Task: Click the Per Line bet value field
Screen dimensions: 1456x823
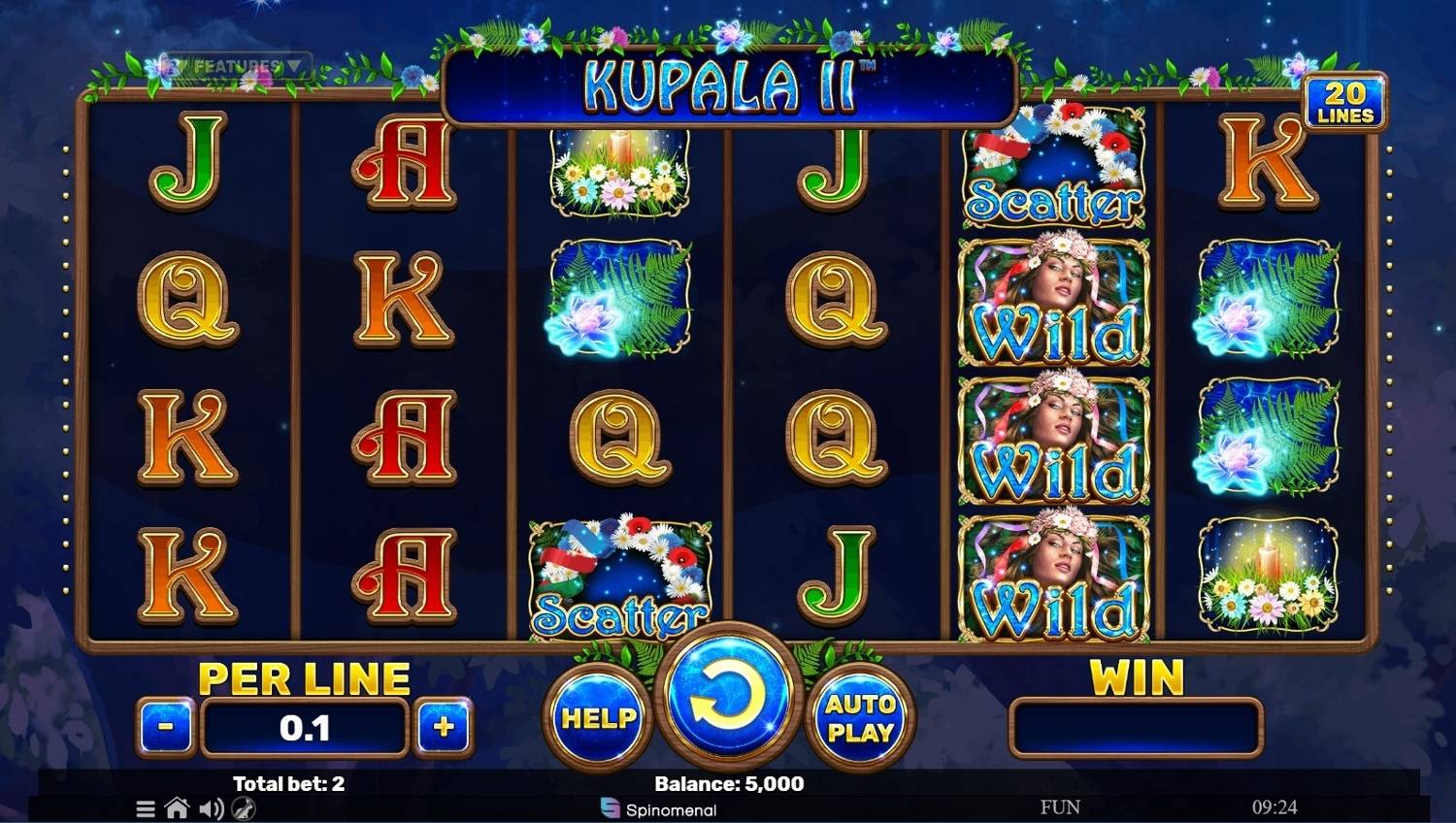Action: click(x=304, y=726)
